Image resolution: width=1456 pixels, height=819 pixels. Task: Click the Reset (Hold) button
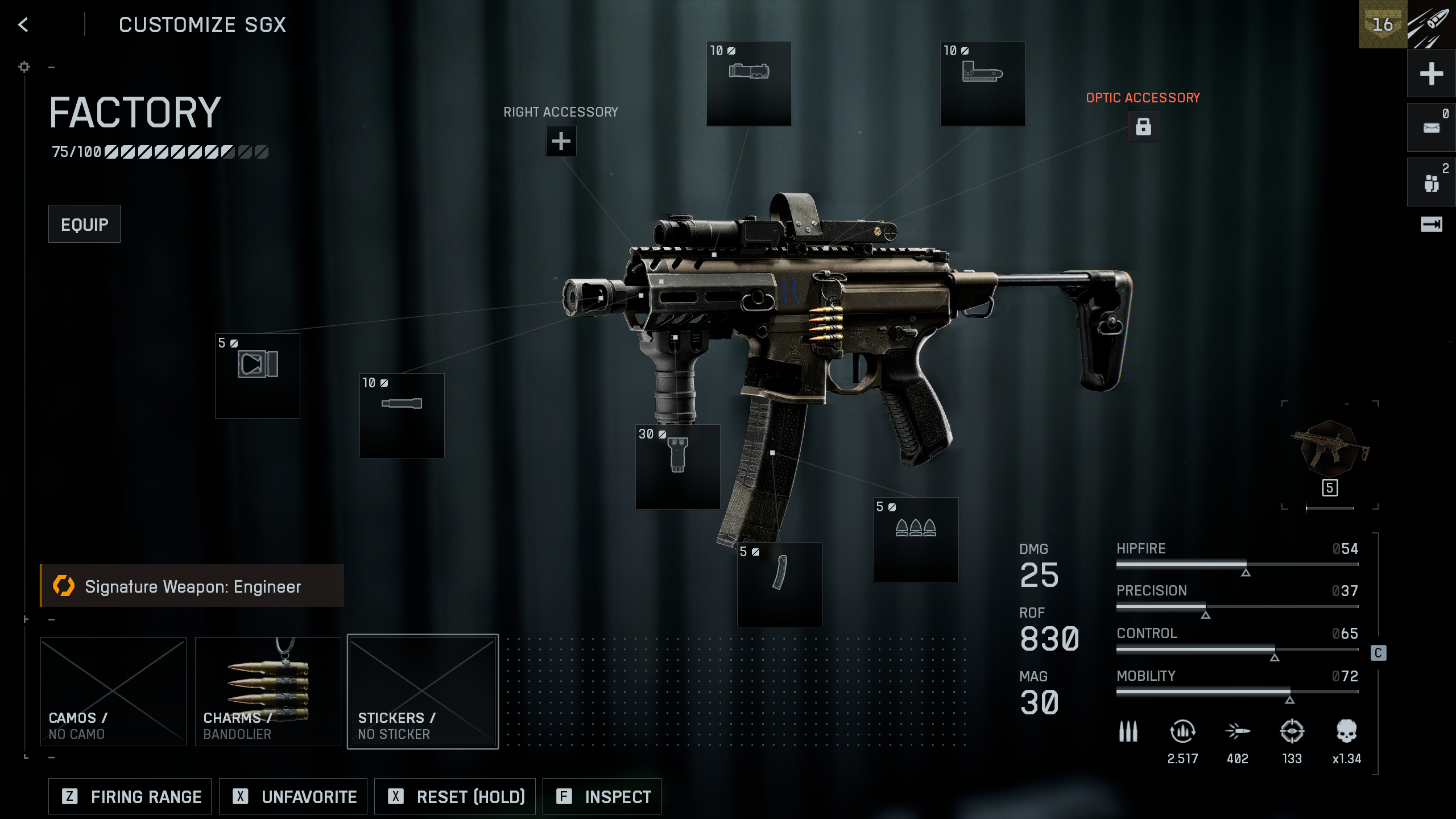click(x=455, y=796)
